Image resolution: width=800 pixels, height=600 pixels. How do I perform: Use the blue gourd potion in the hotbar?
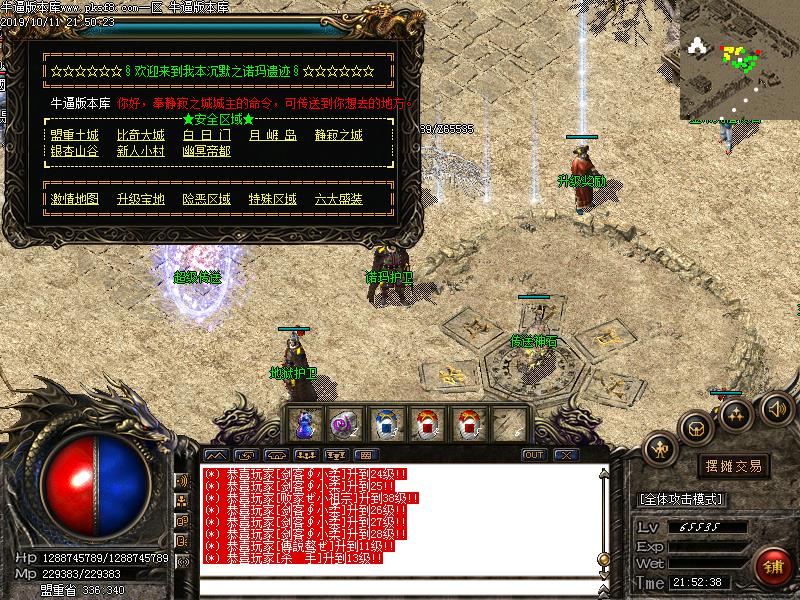coord(303,424)
